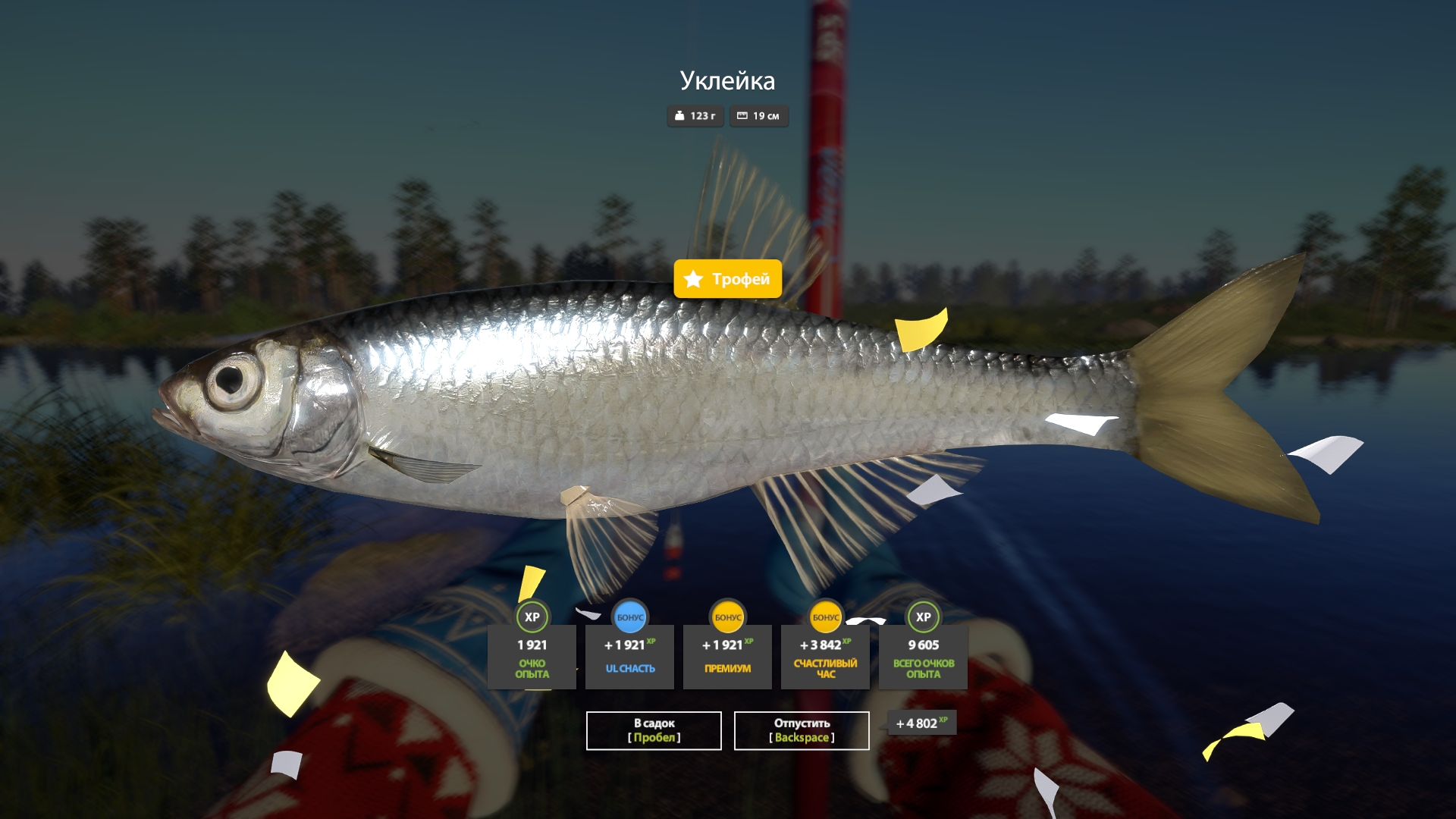Select the XP circle above 9 605 total
Image resolution: width=1456 pixels, height=819 pixels.
click(x=922, y=617)
